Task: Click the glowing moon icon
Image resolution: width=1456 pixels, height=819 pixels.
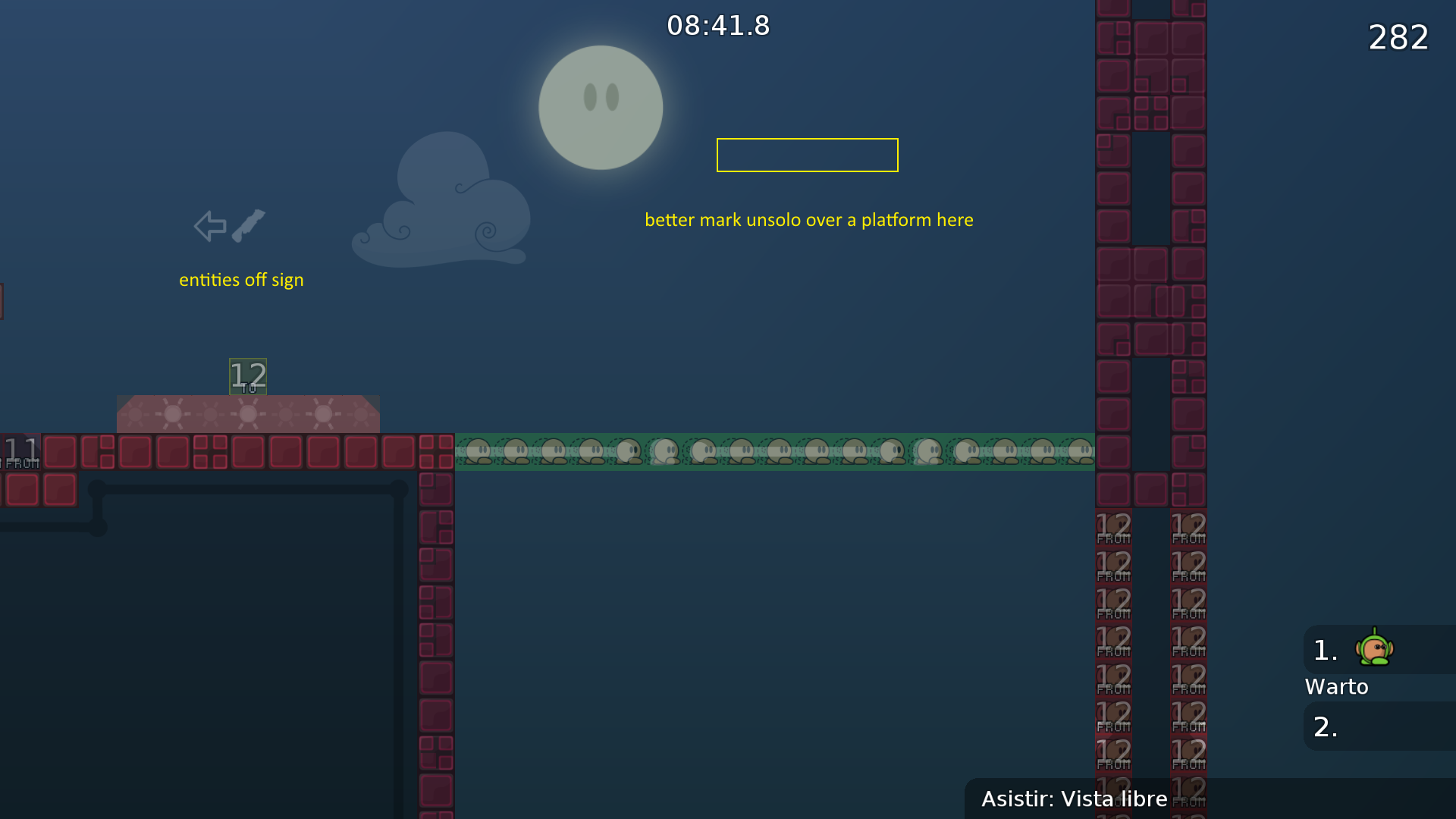Action: [x=600, y=107]
